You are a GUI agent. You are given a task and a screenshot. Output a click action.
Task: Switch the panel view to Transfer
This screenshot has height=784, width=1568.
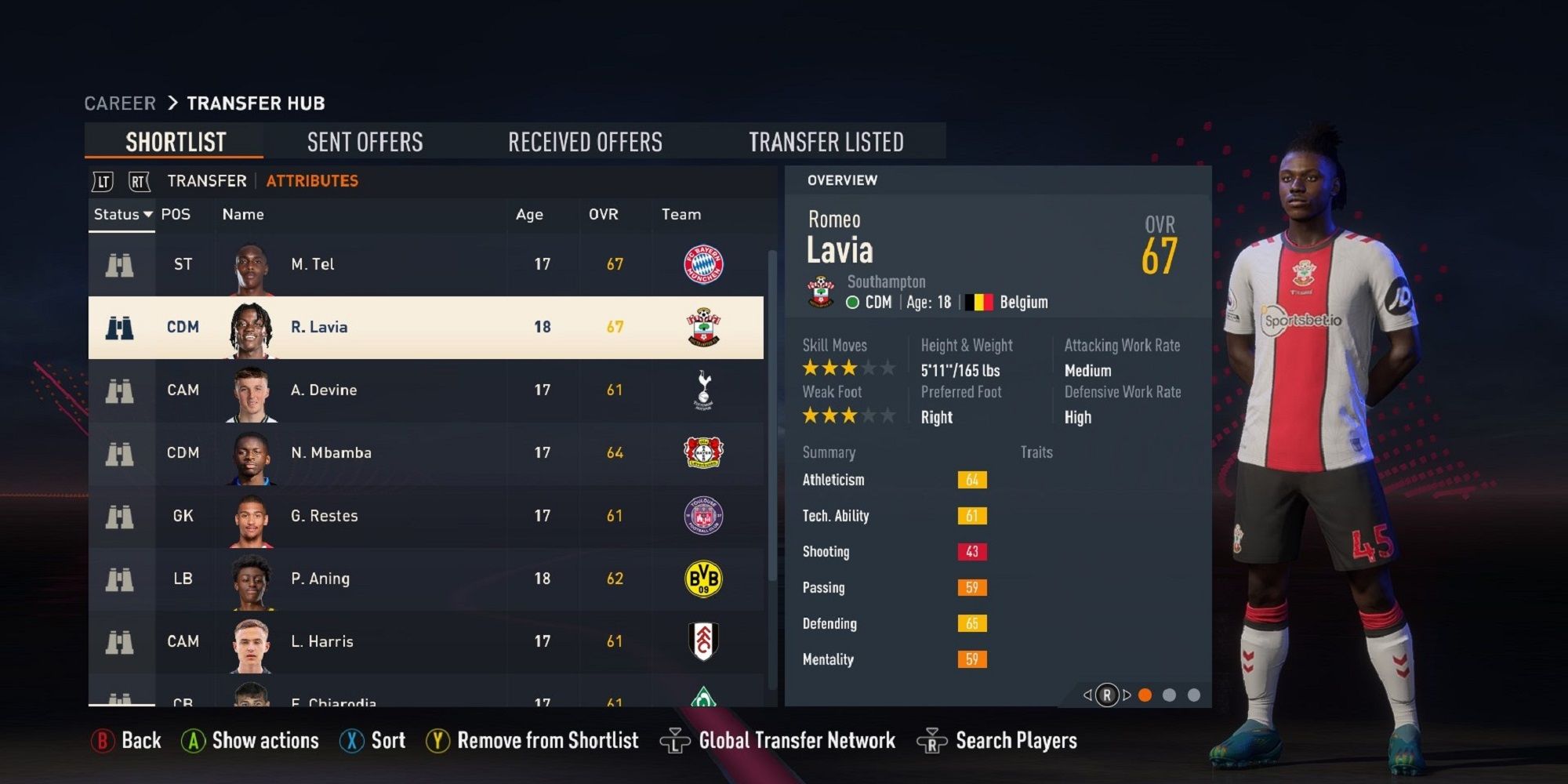[x=205, y=180]
